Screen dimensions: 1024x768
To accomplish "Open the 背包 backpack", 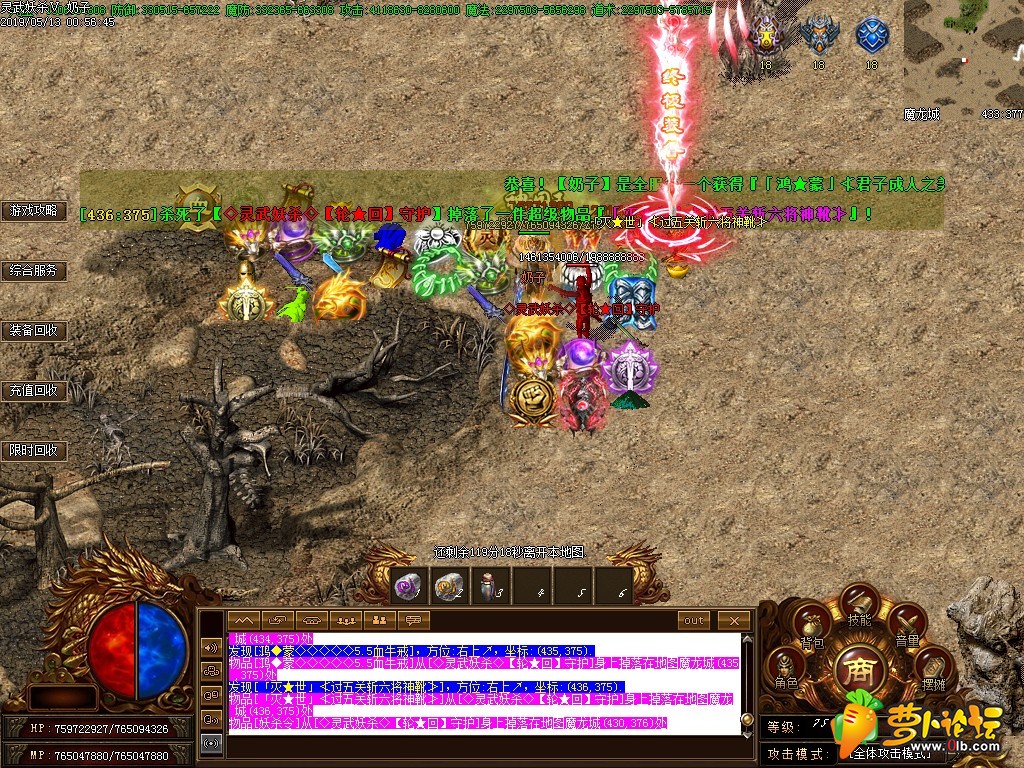I will (810, 626).
